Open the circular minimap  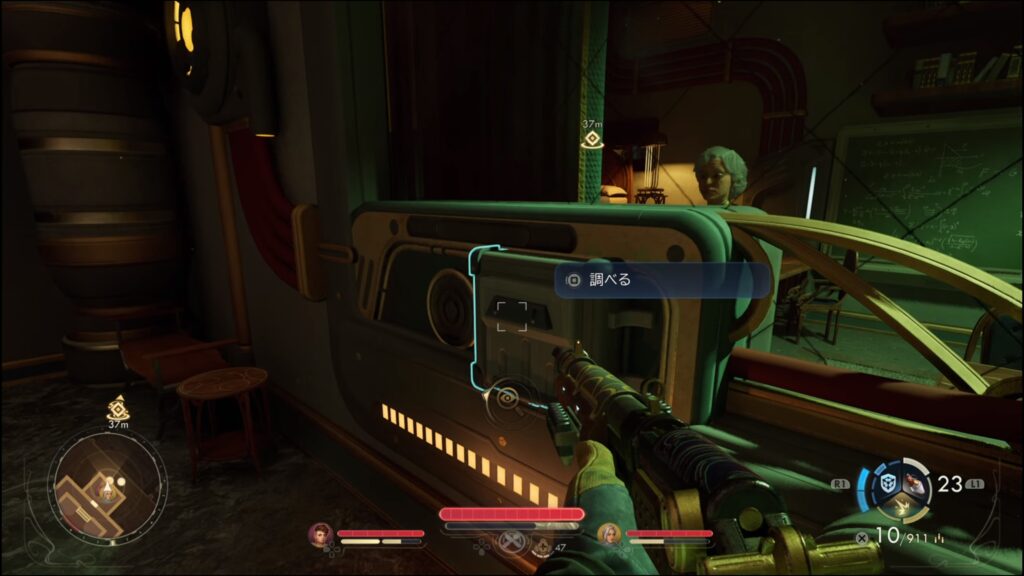[x=108, y=485]
